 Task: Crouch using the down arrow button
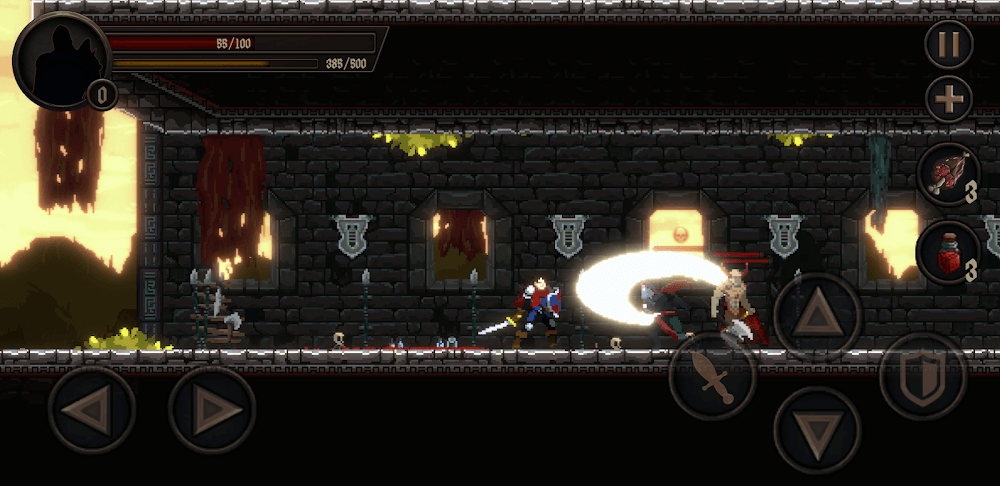pos(817,430)
